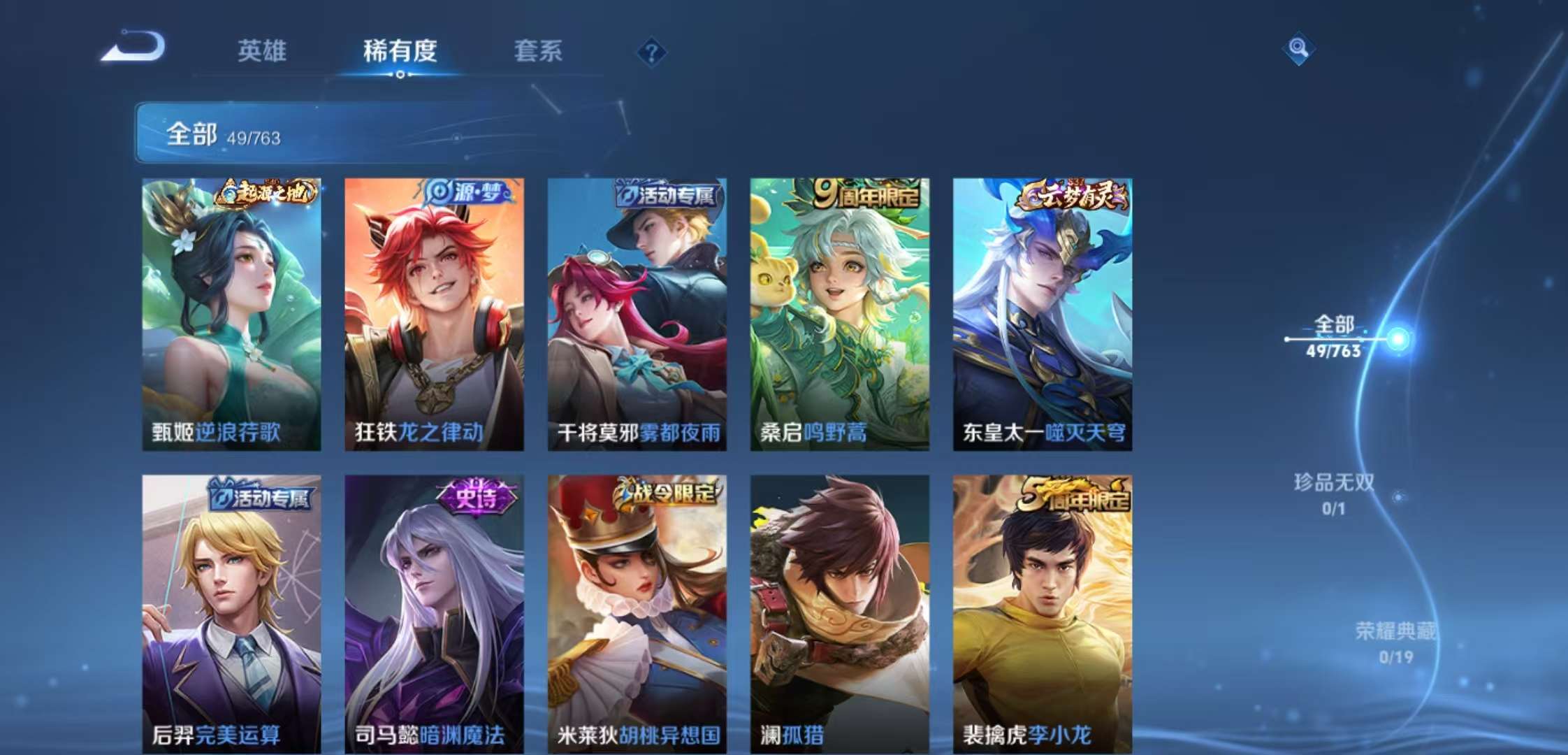This screenshot has height=755, width=1568.
Task: Click the help question mark icon
Action: (x=651, y=51)
